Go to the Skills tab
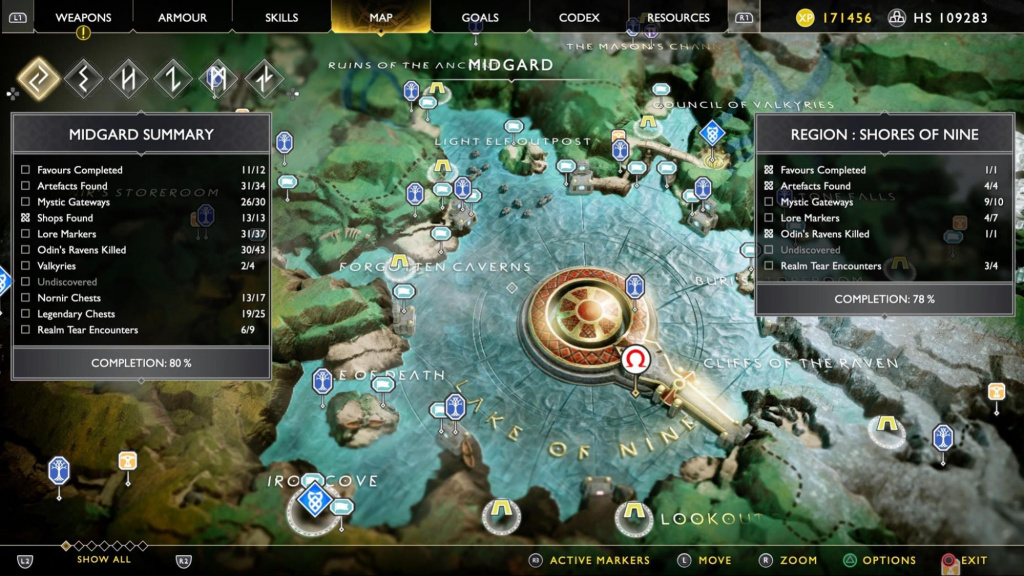Viewport: 1024px width, 576px height. [x=281, y=17]
